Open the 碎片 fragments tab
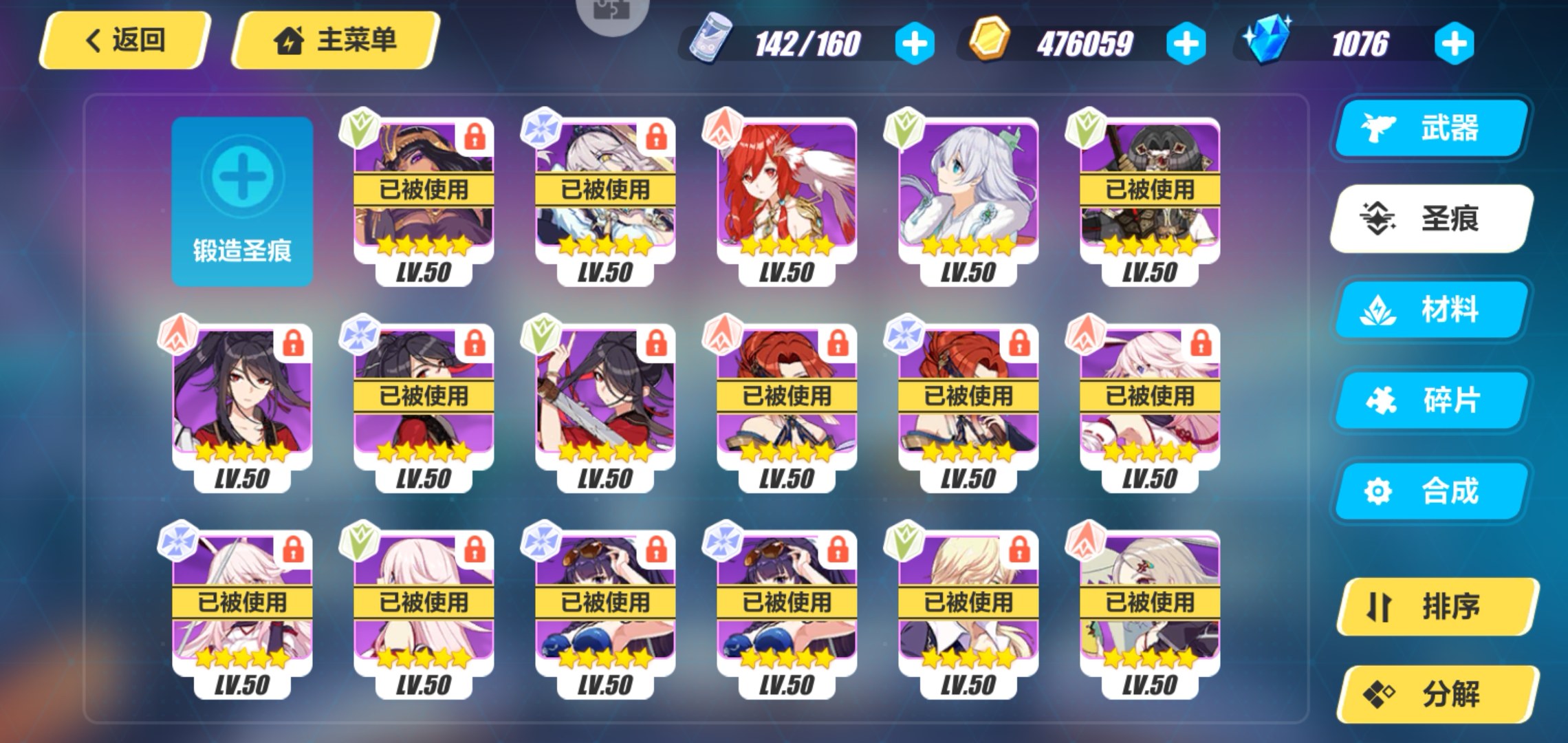Viewport: 1568px width, 743px height. 1432,400
